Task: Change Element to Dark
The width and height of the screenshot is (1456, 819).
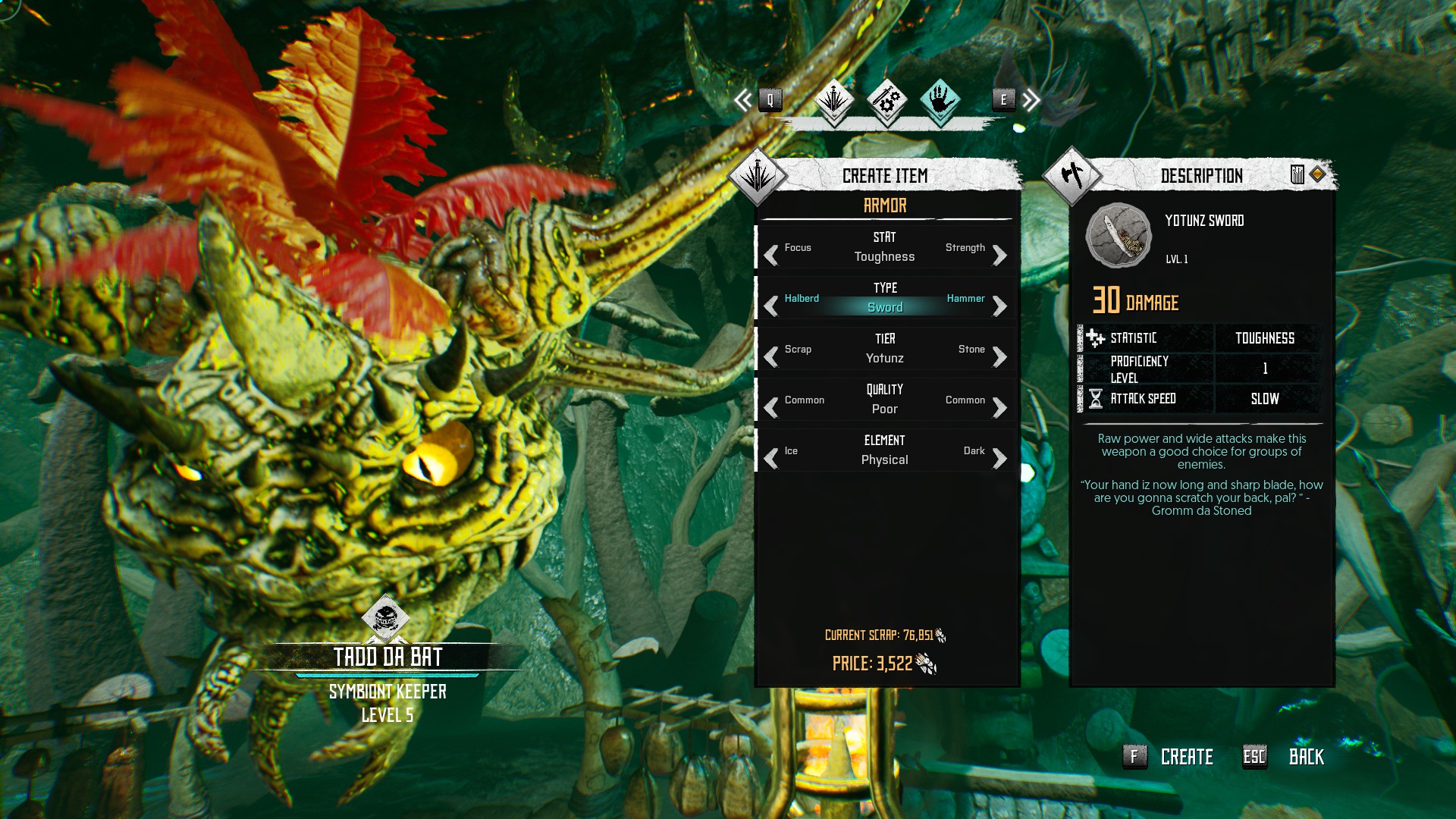Action: tap(999, 459)
